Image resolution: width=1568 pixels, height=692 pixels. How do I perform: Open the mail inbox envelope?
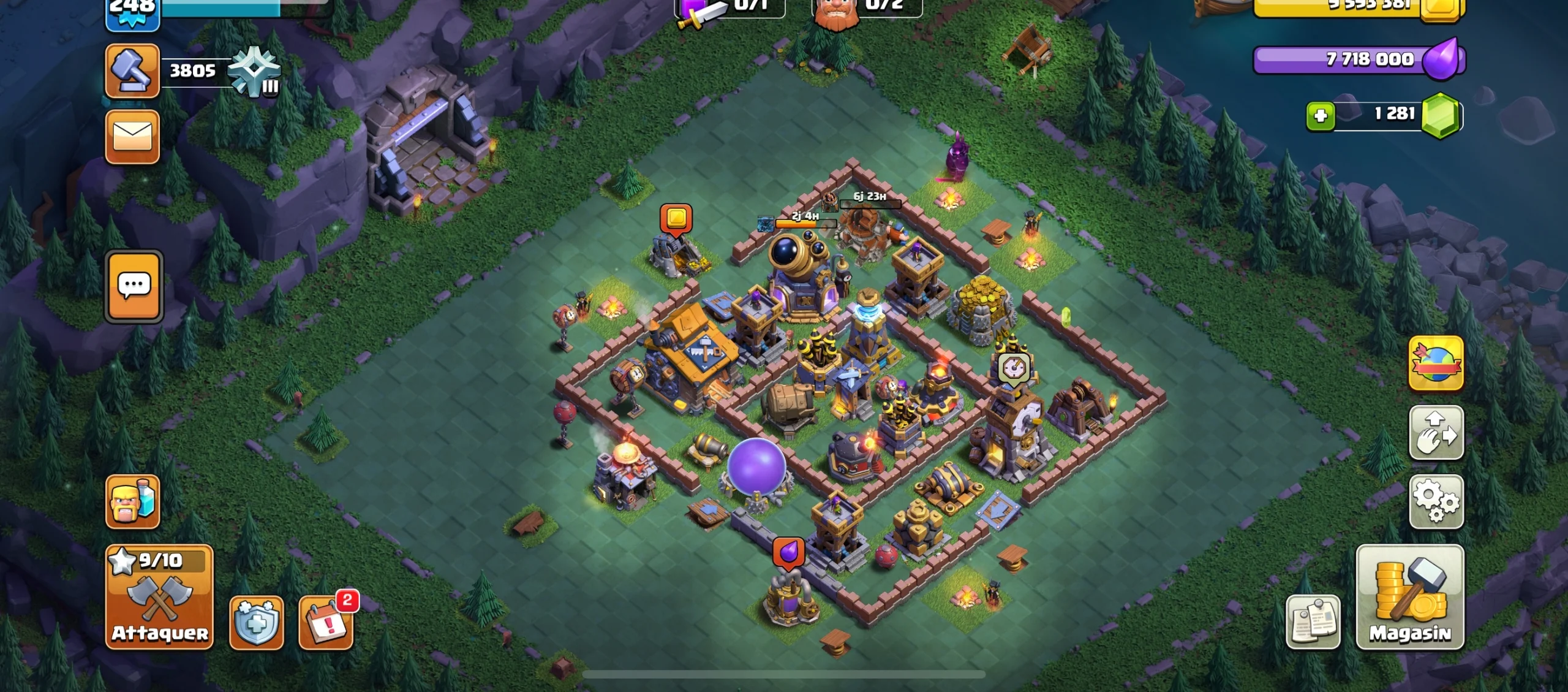tap(132, 136)
